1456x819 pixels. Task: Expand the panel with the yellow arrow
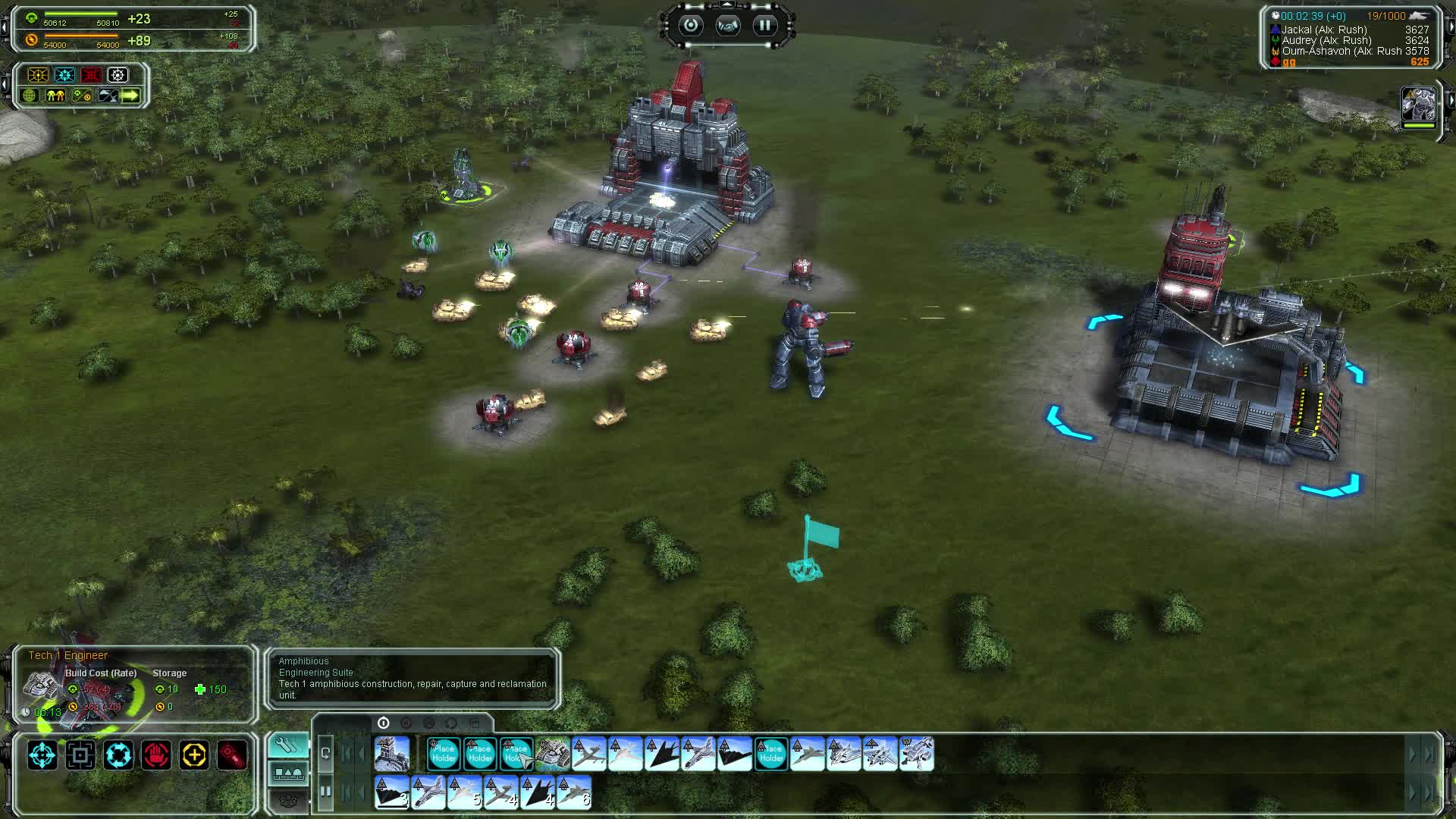coord(129,96)
